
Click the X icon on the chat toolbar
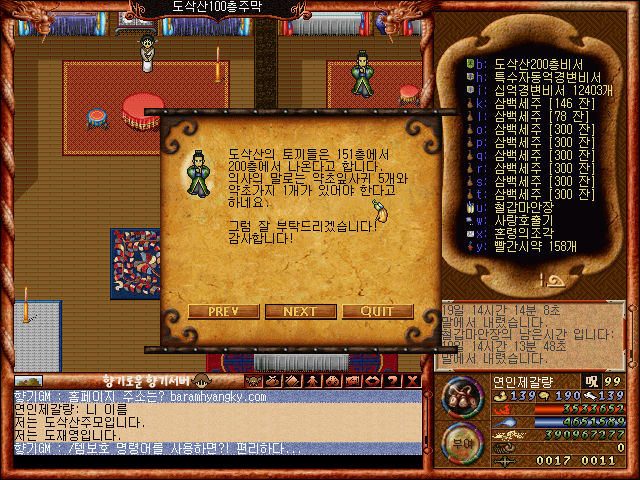point(412,380)
